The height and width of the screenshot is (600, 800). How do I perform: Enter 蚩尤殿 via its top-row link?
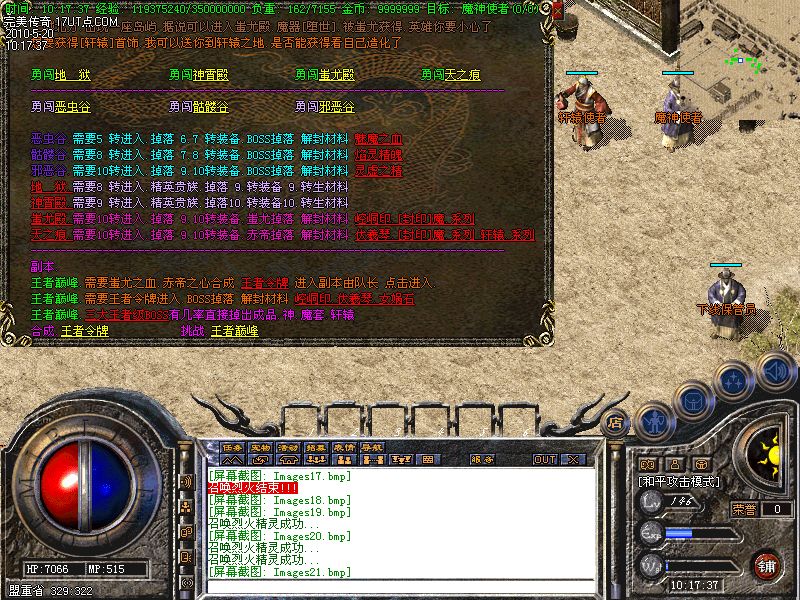coord(338,75)
